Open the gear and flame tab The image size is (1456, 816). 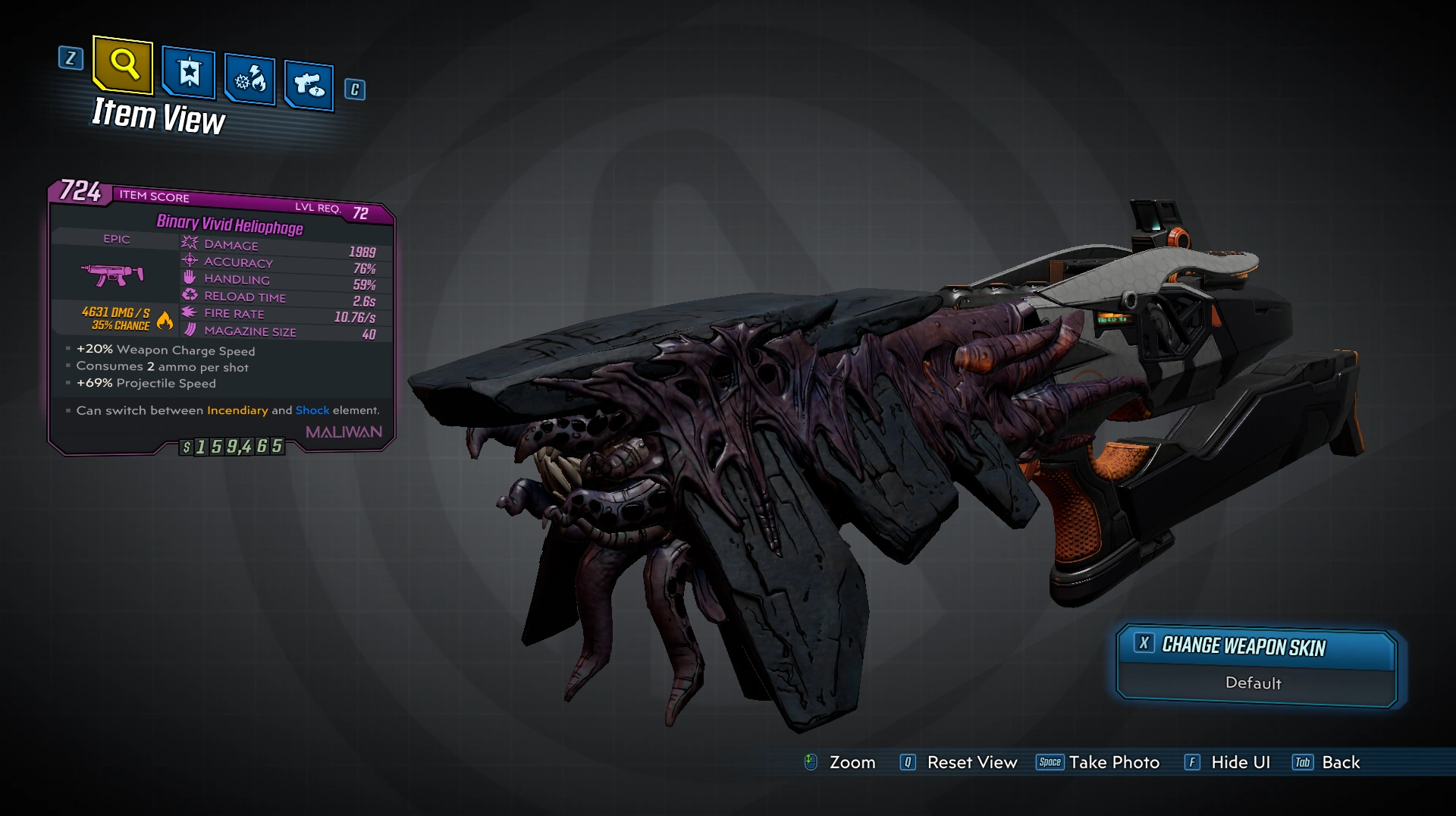pyautogui.click(x=249, y=80)
